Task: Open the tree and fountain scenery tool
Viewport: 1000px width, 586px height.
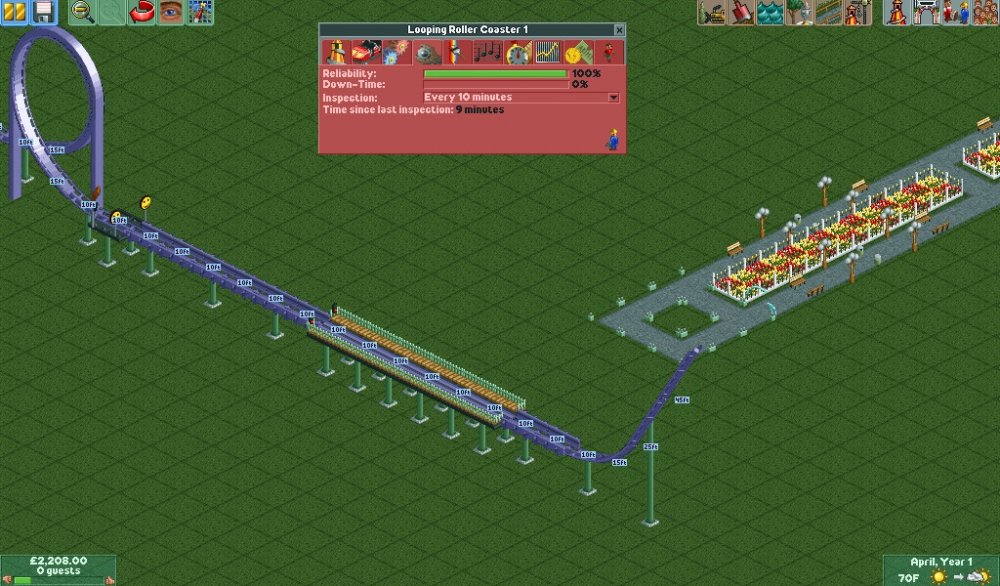Action: 799,12
